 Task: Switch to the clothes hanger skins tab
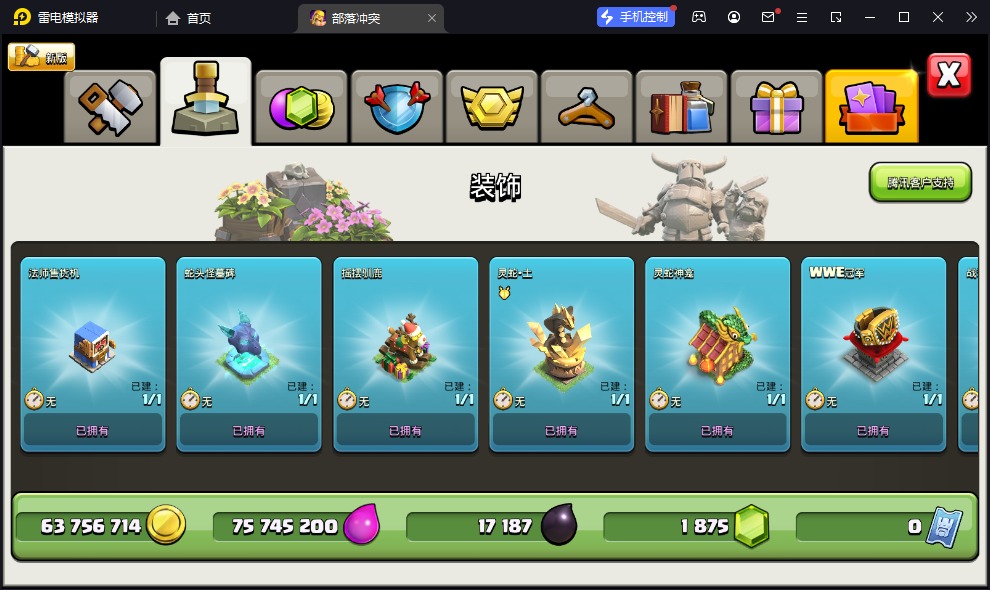point(586,106)
